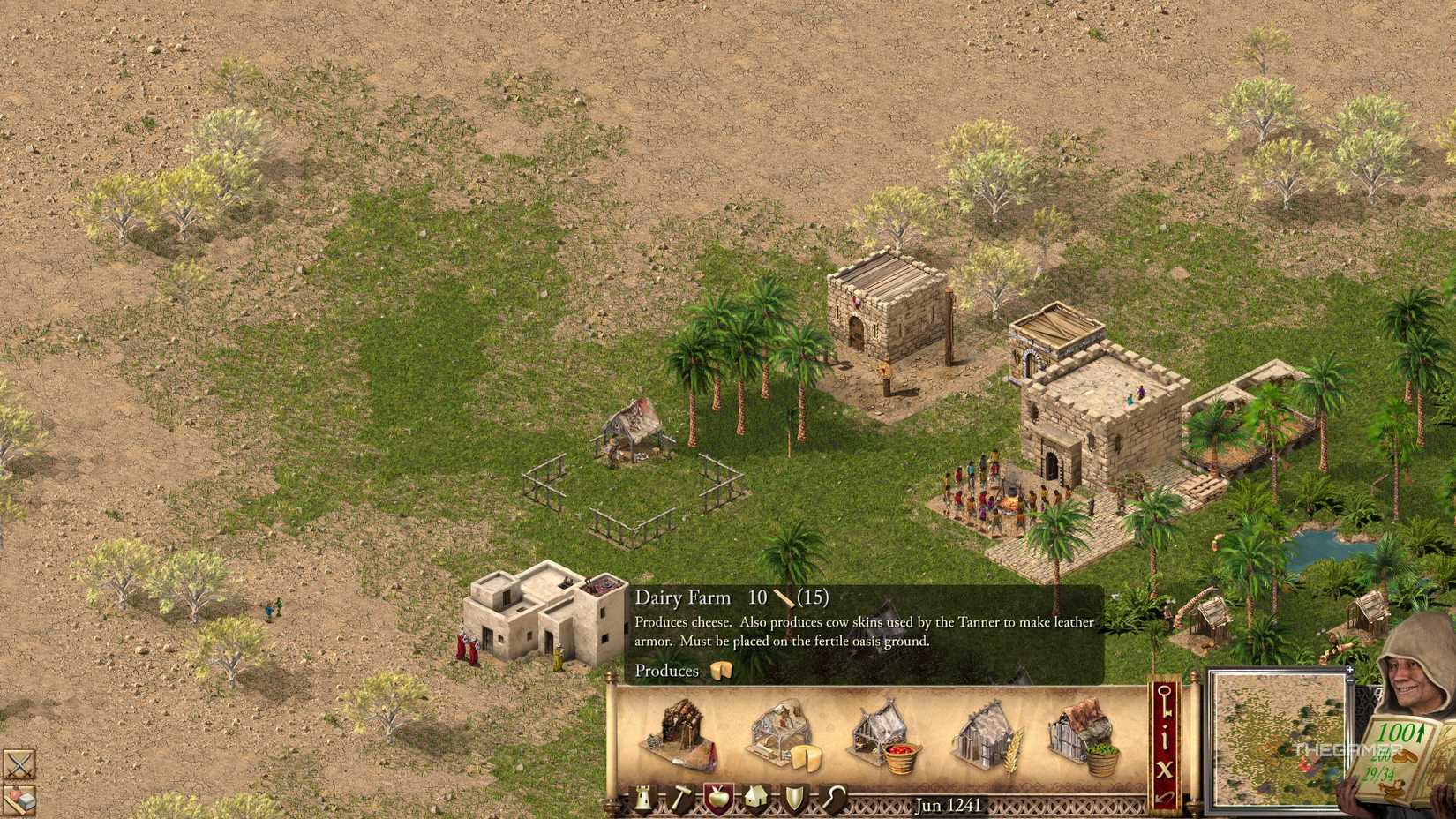Toggle the delete building X tool
Screen dimensions: 1456x819
(x=1165, y=768)
